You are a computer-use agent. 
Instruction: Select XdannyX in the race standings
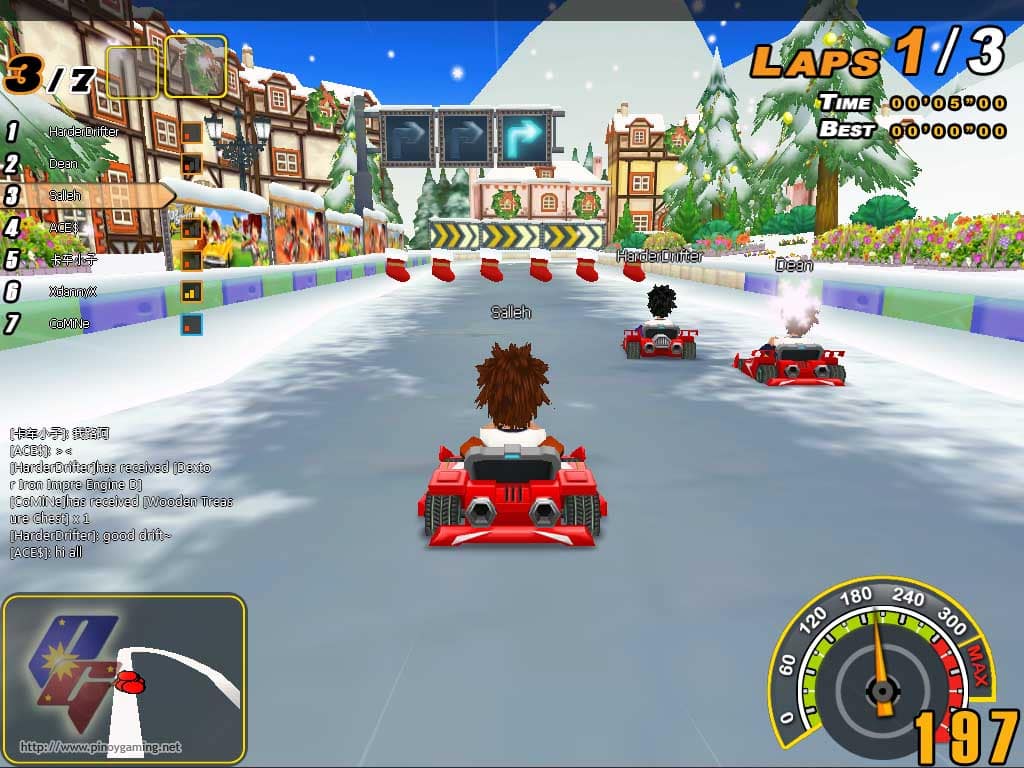[73, 292]
